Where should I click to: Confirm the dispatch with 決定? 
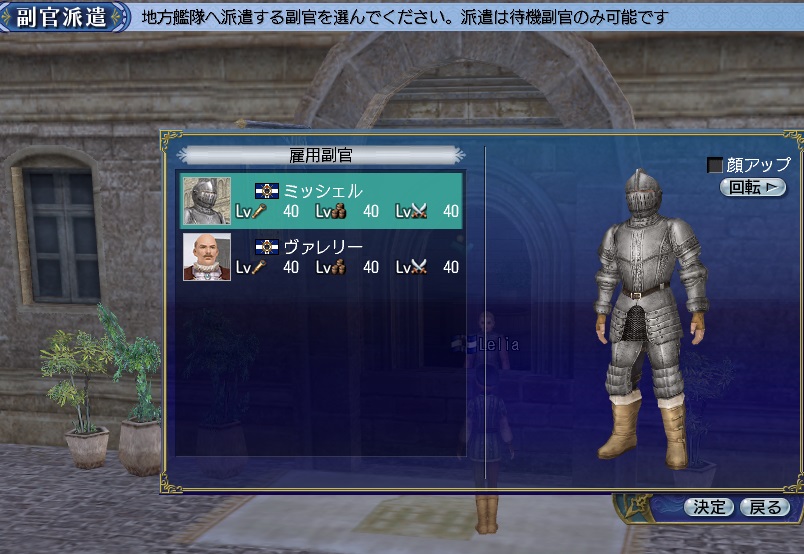pyautogui.click(x=709, y=507)
